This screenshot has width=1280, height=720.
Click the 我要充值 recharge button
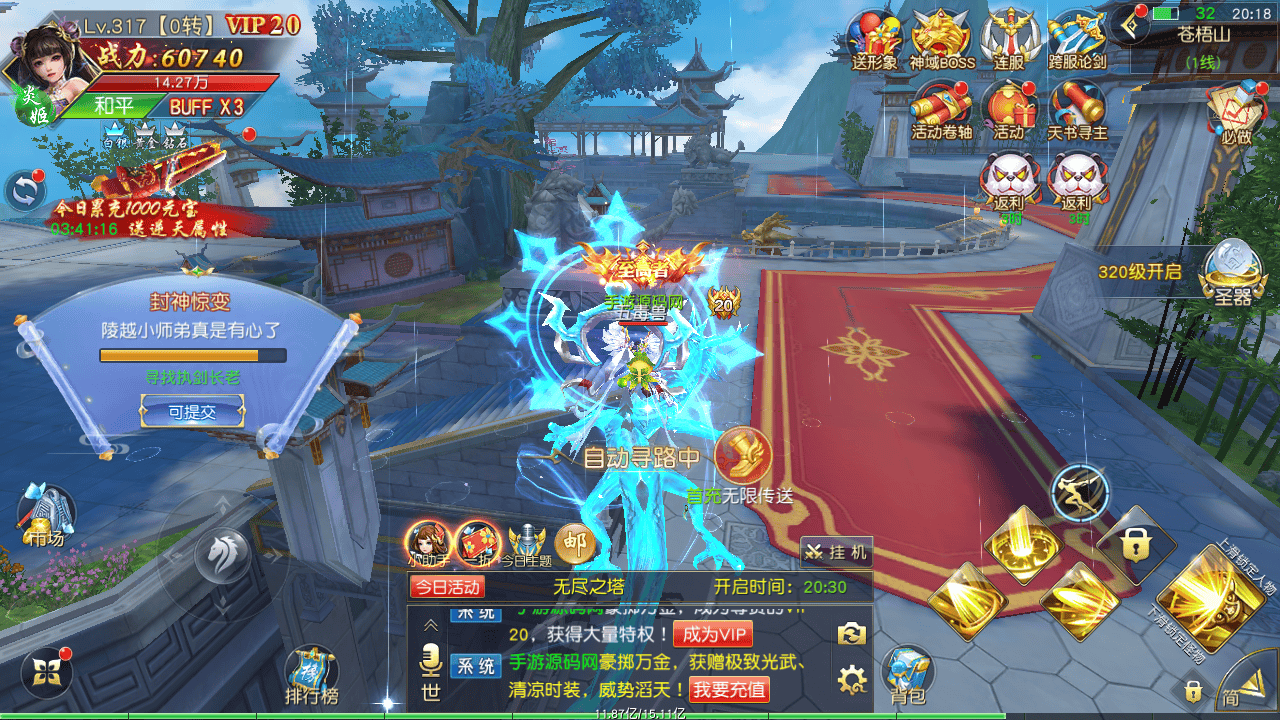[730, 689]
